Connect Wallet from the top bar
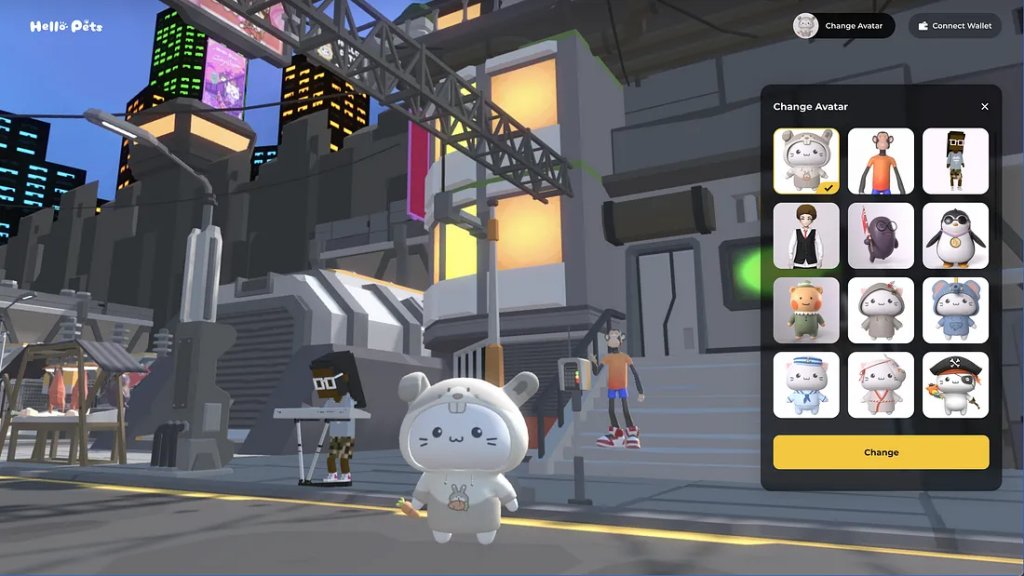The image size is (1024, 576). 954,26
